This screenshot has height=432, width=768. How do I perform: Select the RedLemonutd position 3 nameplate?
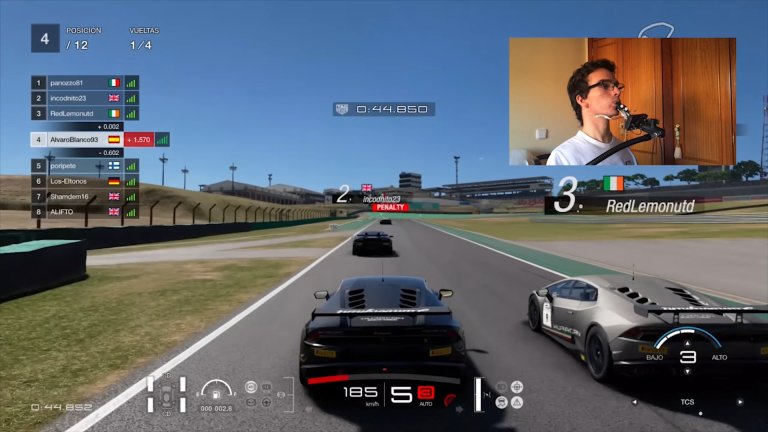pos(640,196)
